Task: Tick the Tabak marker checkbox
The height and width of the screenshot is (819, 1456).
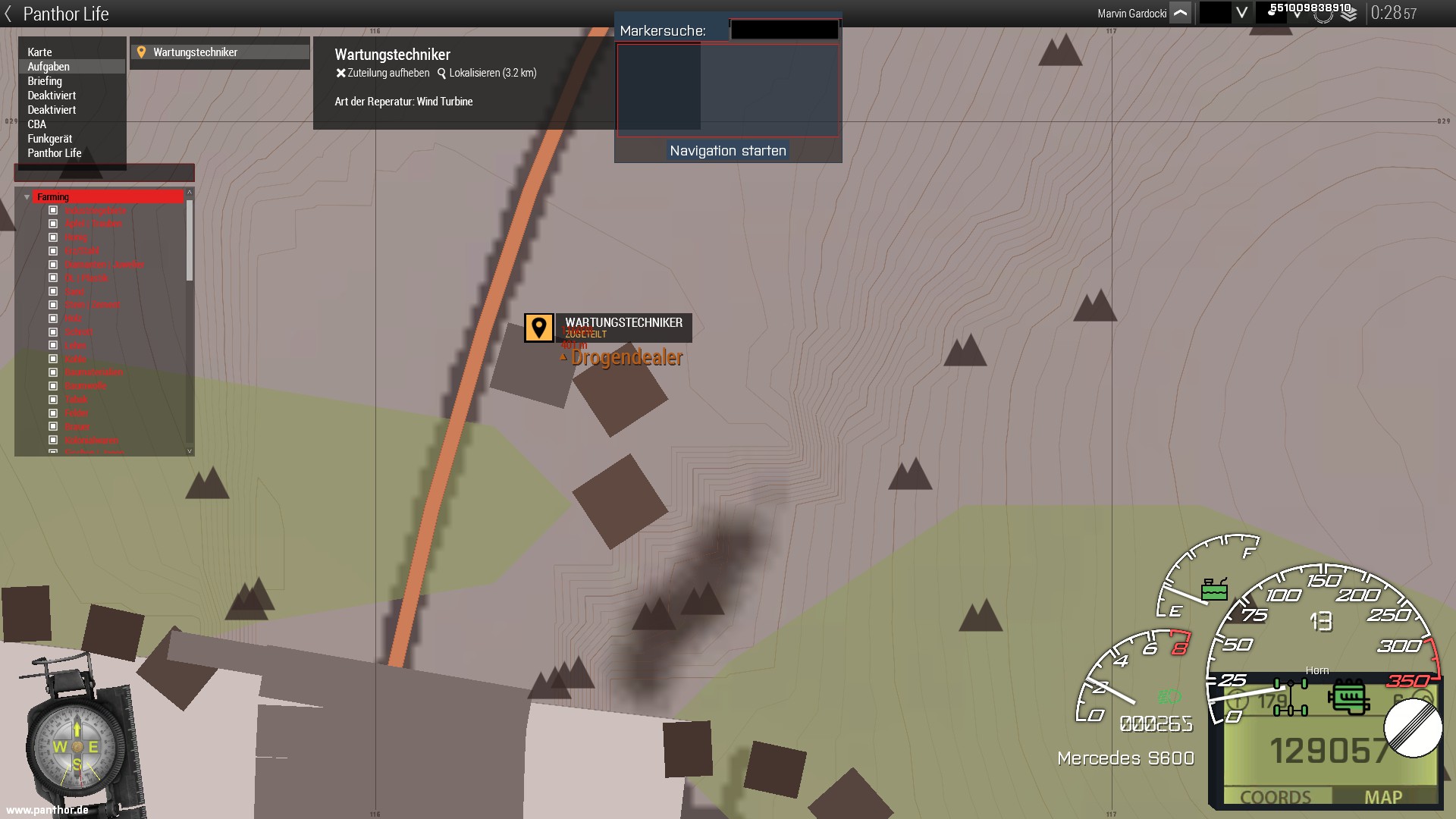Action: click(x=53, y=400)
